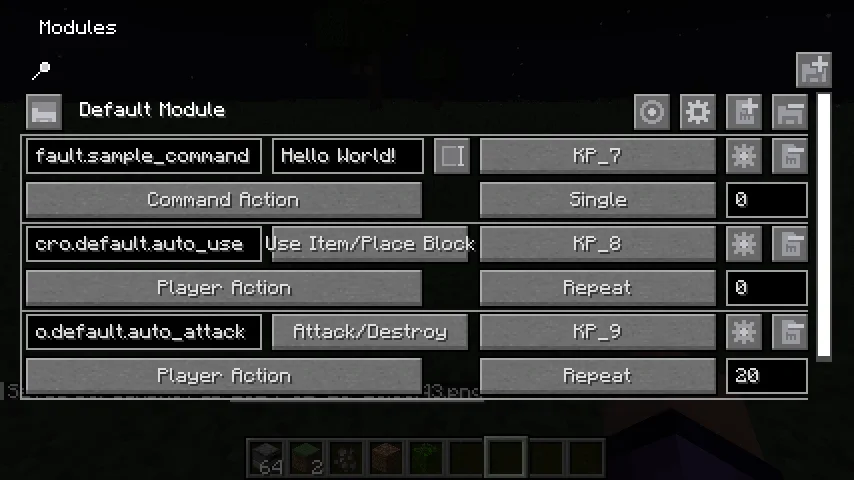Click the Command Action type button
Viewport: 854px width, 480px height.
click(223, 200)
